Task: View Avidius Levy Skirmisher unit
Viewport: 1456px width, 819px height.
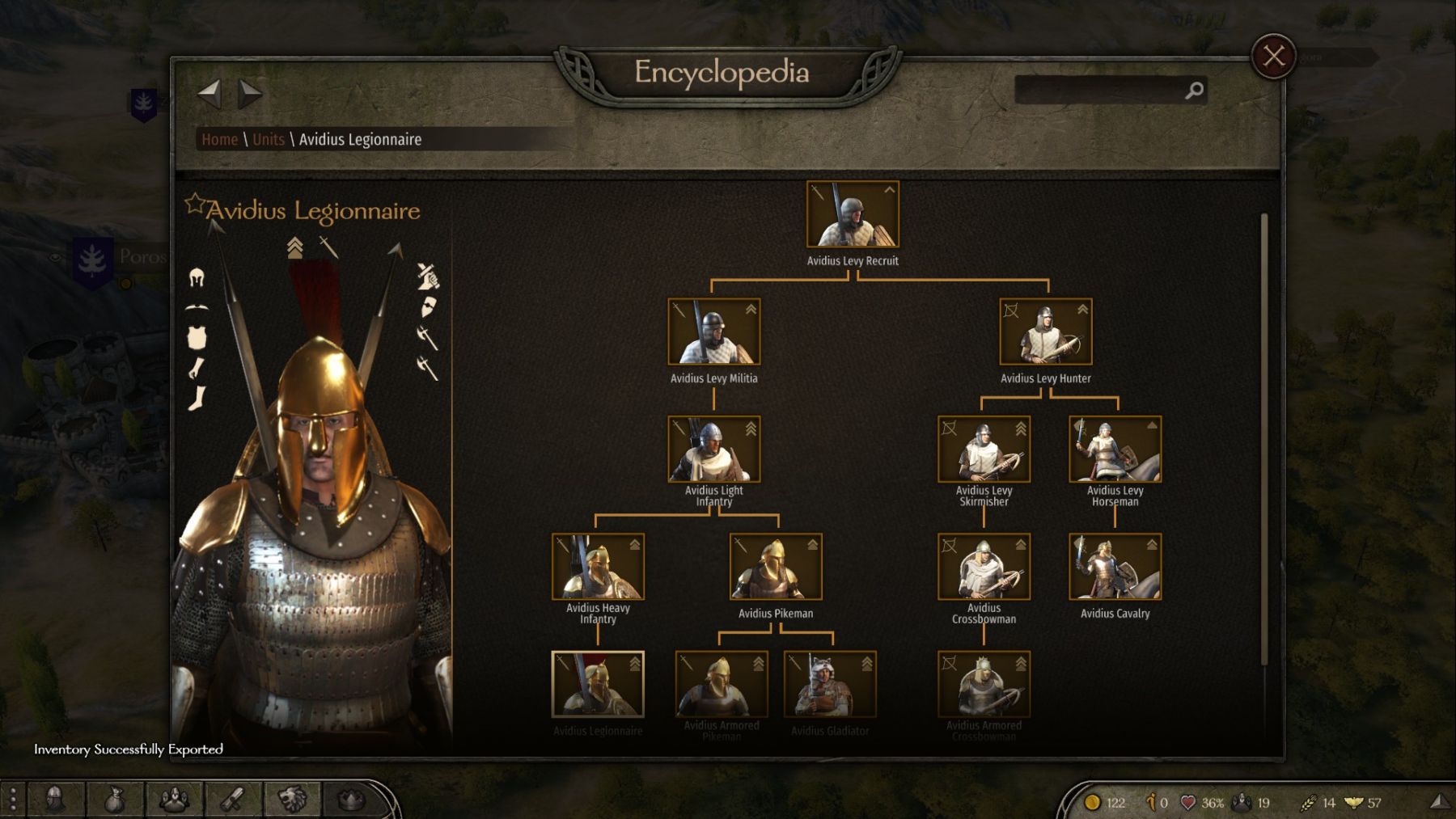Action: (x=984, y=449)
